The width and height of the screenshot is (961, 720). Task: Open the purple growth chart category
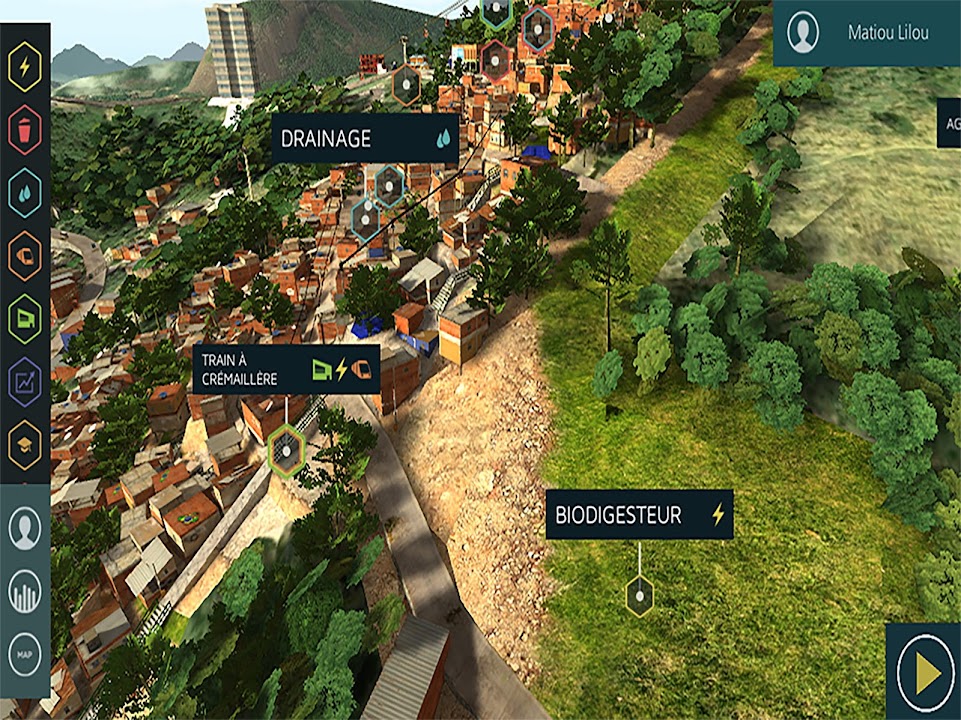(x=25, y=381)
